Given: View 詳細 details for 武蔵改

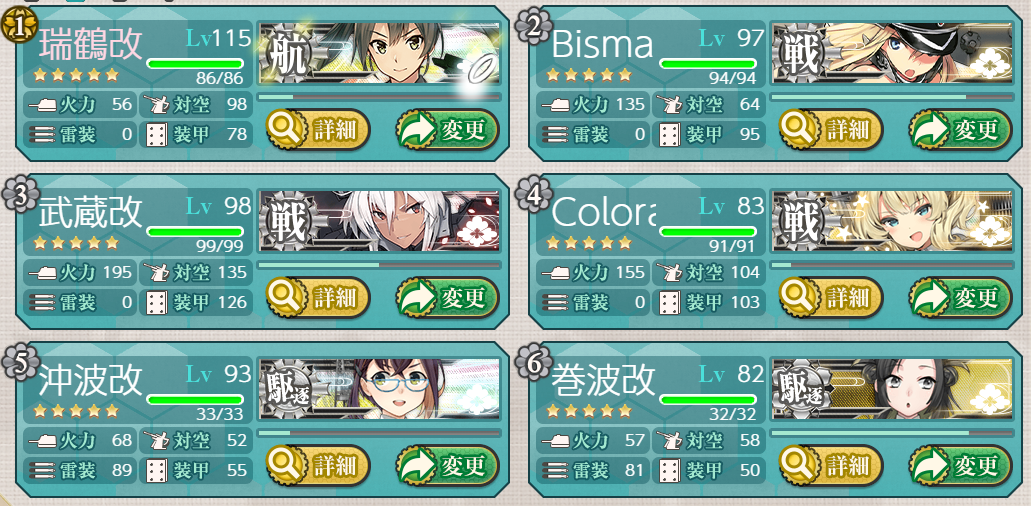Looking at the screenshot, I should click(x=318, y=298).
